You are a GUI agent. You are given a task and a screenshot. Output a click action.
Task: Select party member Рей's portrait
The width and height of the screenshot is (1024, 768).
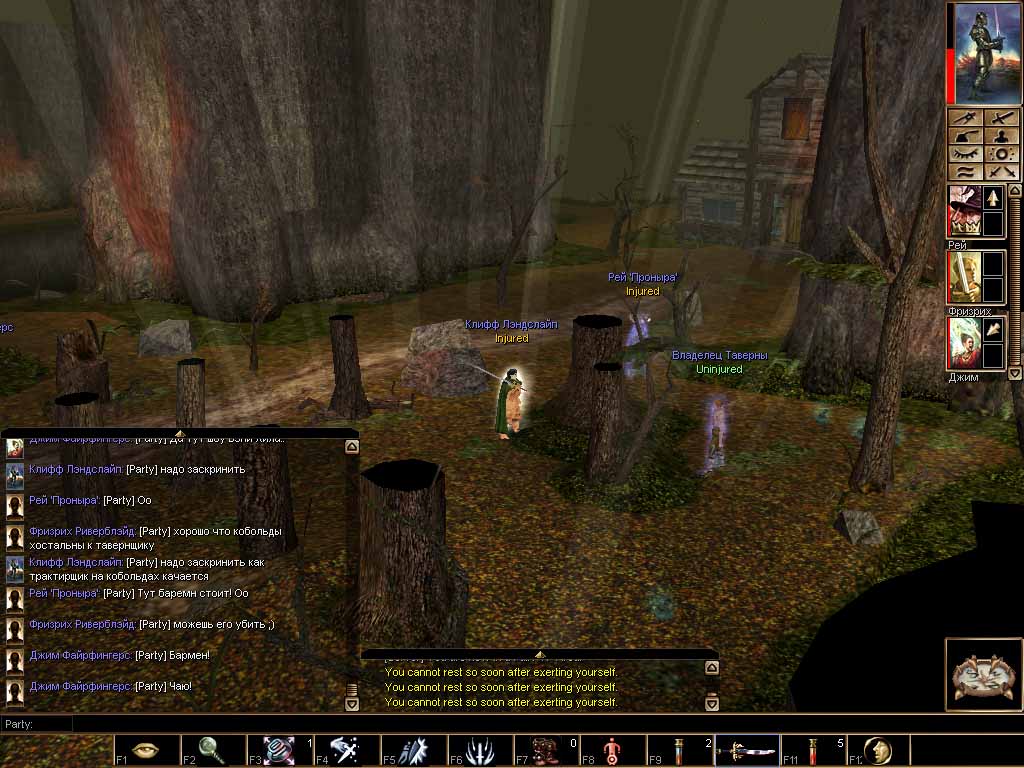[964, 211]
